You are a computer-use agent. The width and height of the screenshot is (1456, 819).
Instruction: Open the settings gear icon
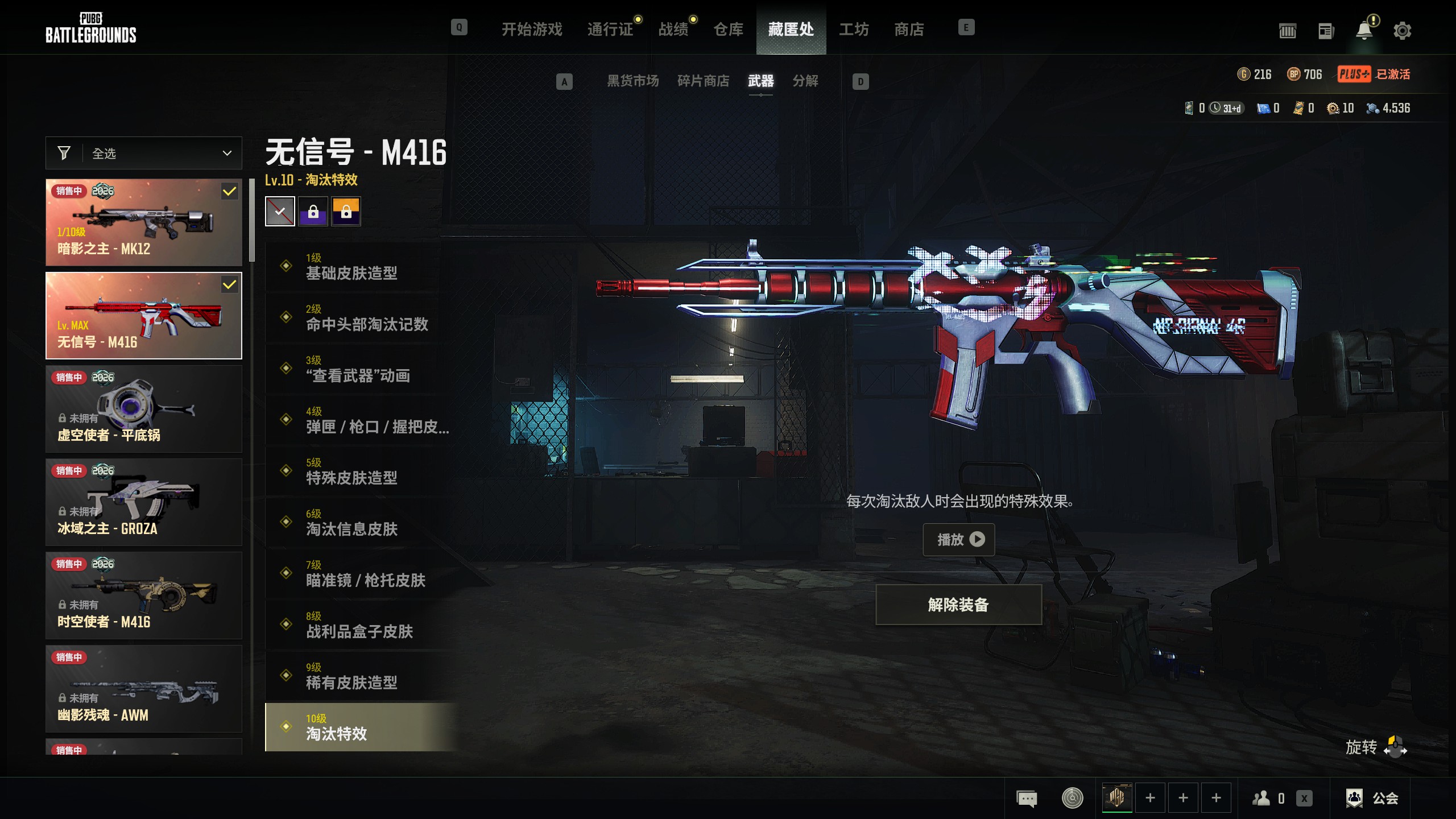tap(1402, 31)
